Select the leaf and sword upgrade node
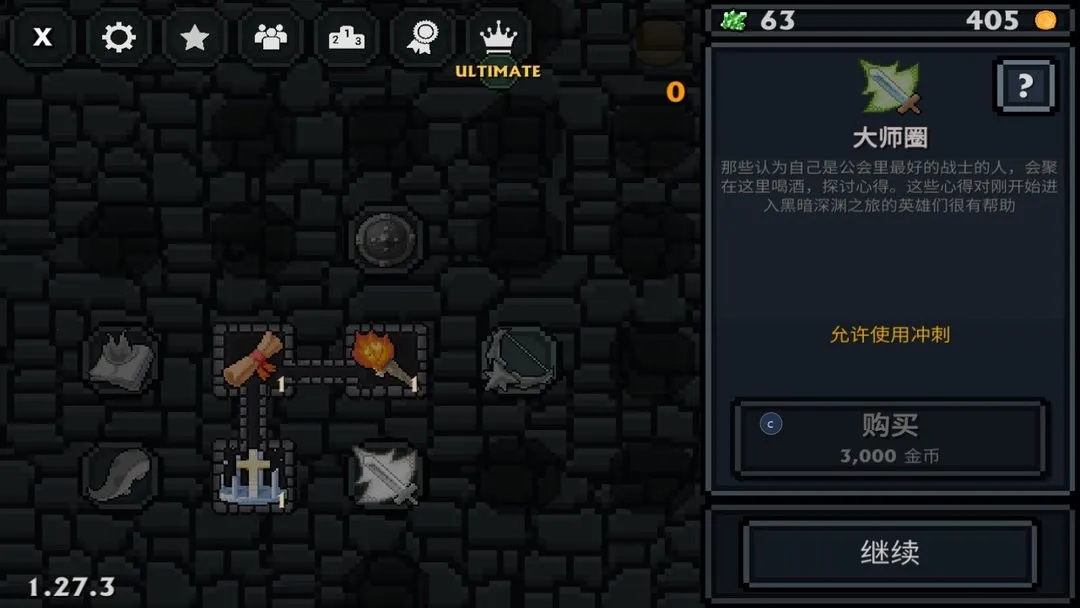Screen dimensions: 1080x608 pos(386,474)
